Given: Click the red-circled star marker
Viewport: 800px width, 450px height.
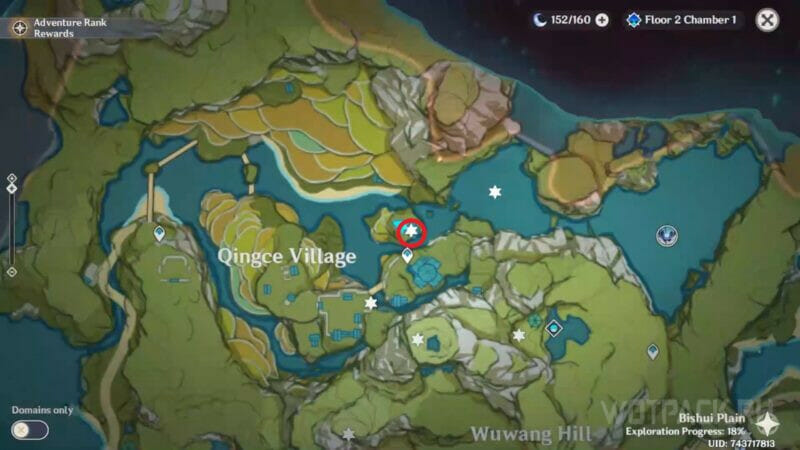Looking at the screenshot, I should [x=411, y=233].
